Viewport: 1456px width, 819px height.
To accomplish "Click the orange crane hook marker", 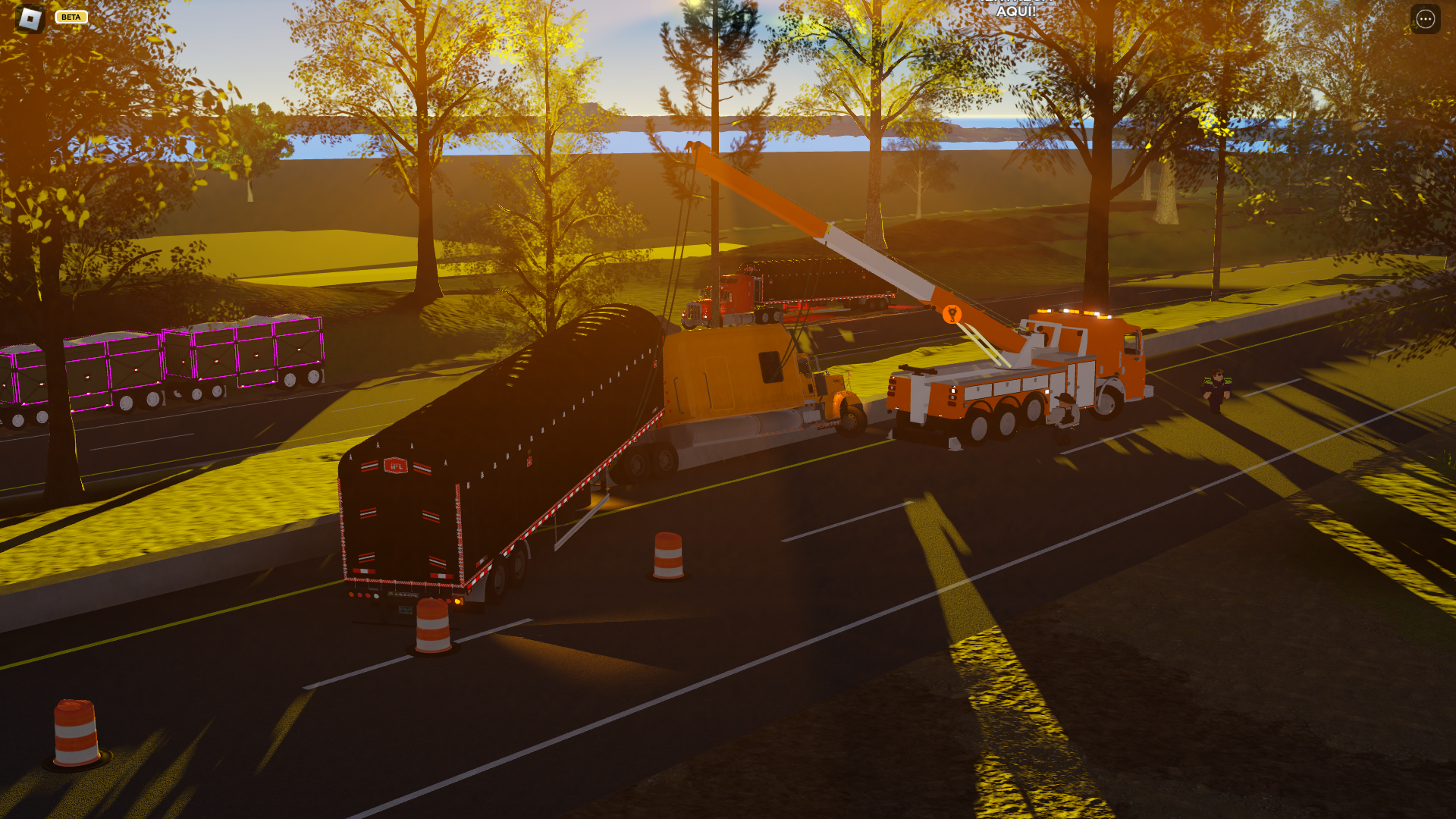I will click(952, 314).
